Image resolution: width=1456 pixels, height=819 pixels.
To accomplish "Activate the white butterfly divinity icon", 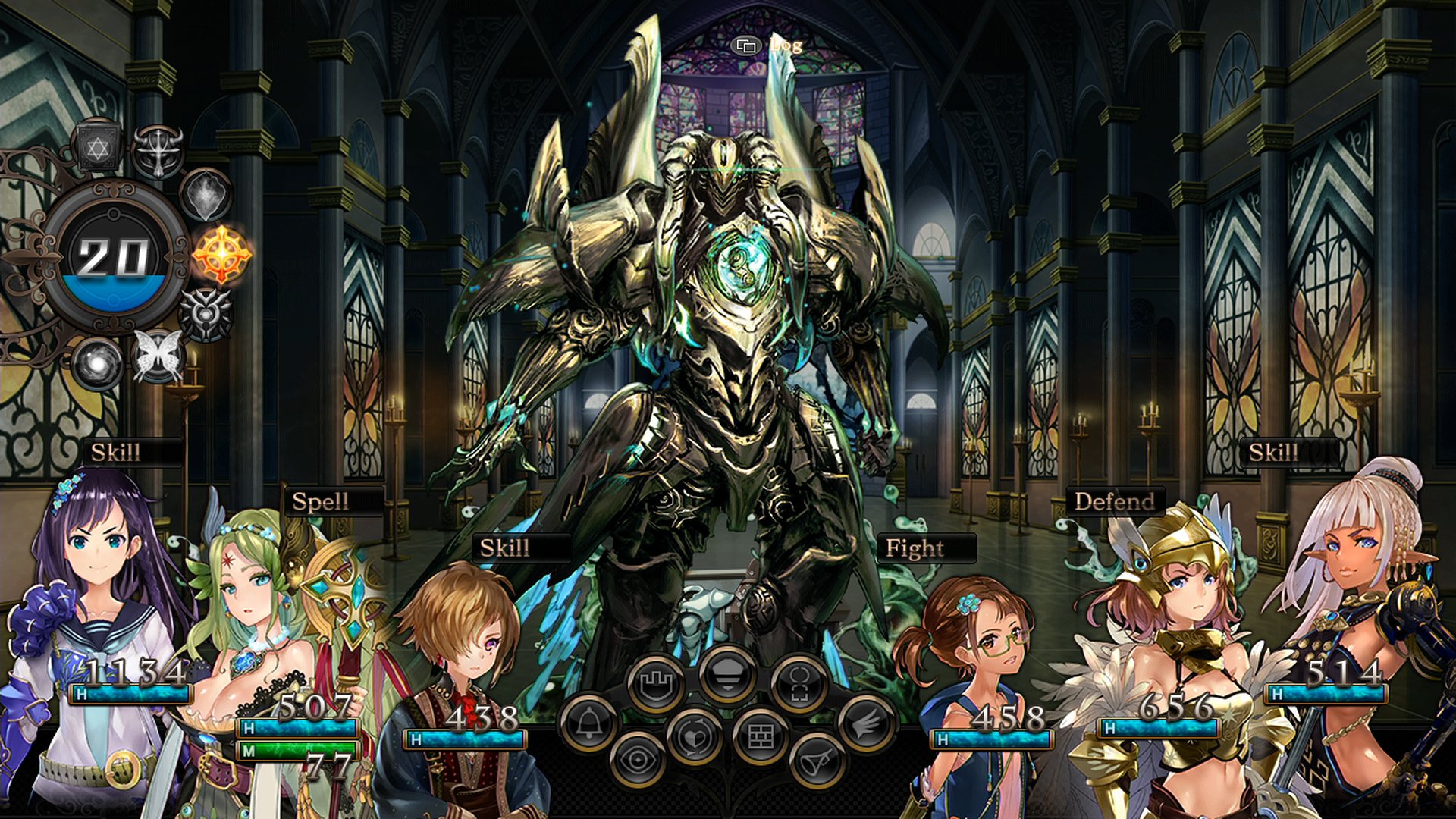I will pyautogui.click(x=158, y=356).
